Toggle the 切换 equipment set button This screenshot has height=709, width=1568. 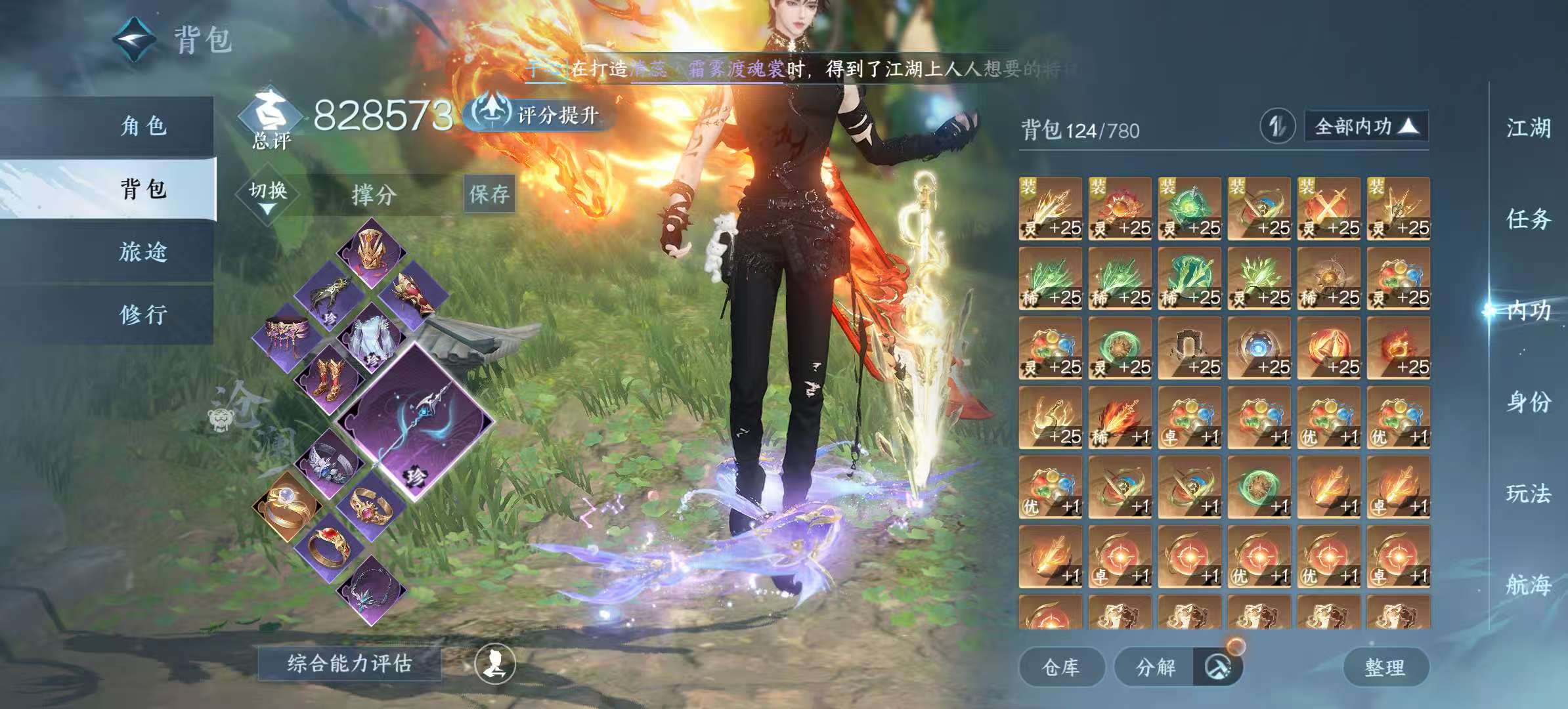point(268,195)
